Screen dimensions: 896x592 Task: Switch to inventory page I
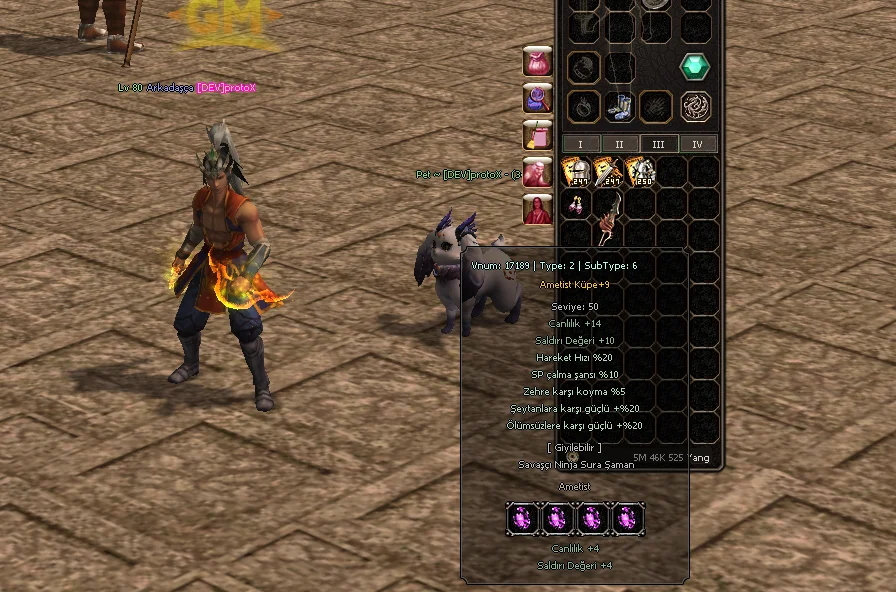581,144
